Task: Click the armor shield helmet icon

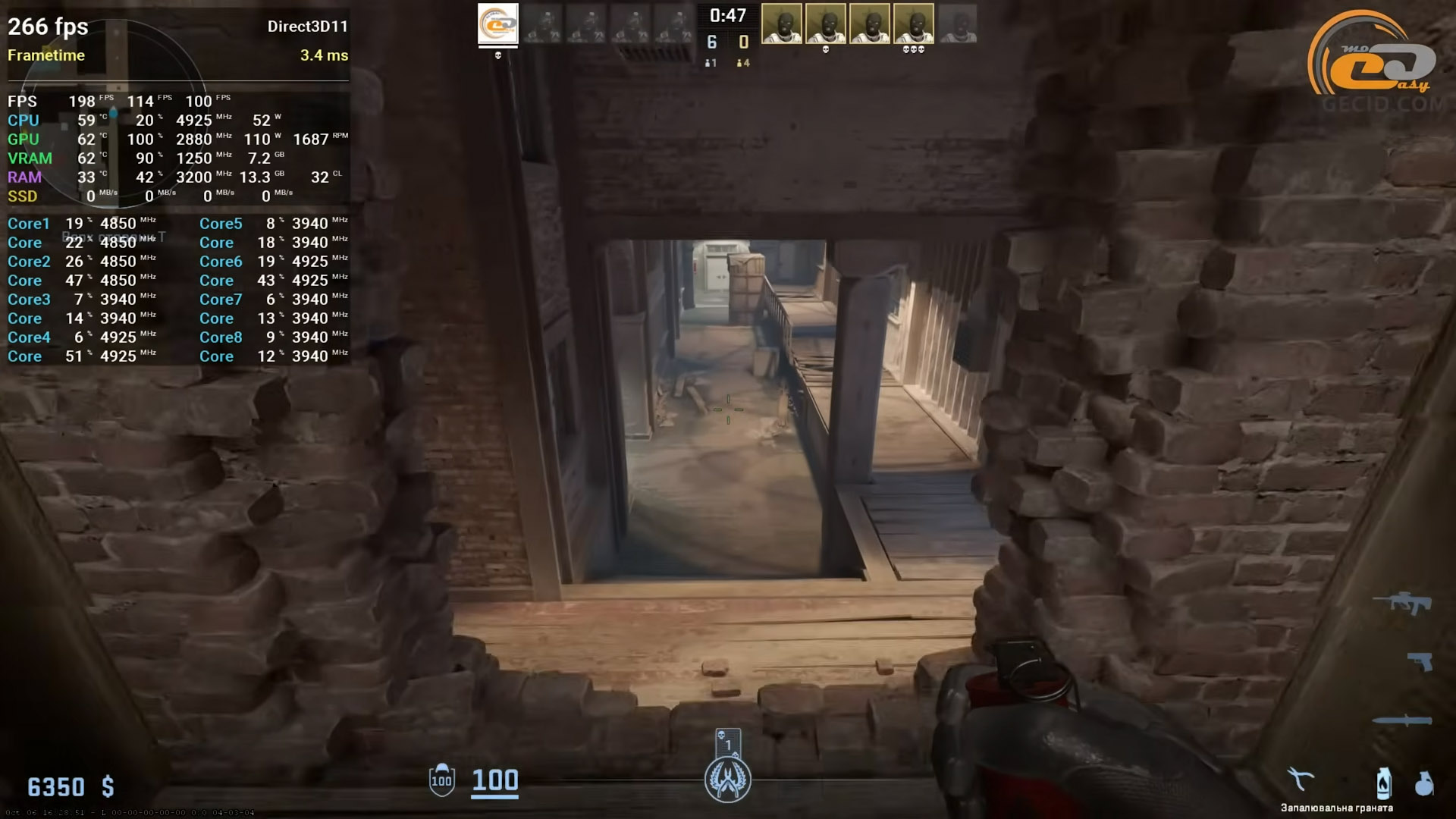Action: pyautogui.click(x=441, y=780)
